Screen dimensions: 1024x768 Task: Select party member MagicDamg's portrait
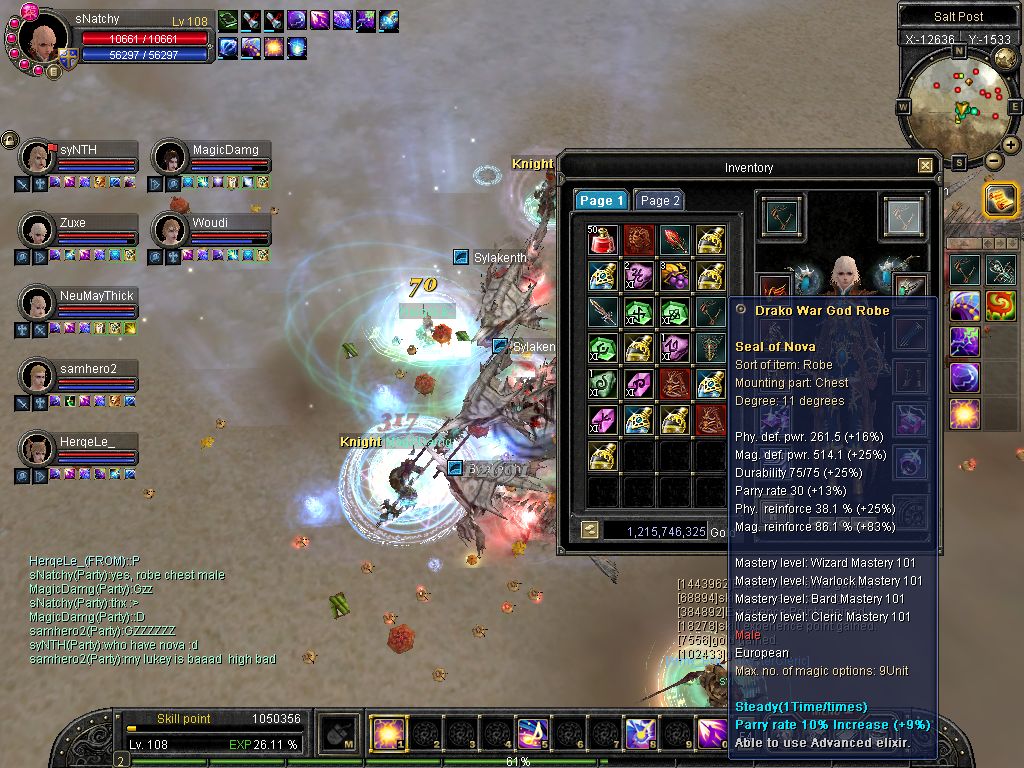(169, 156)
